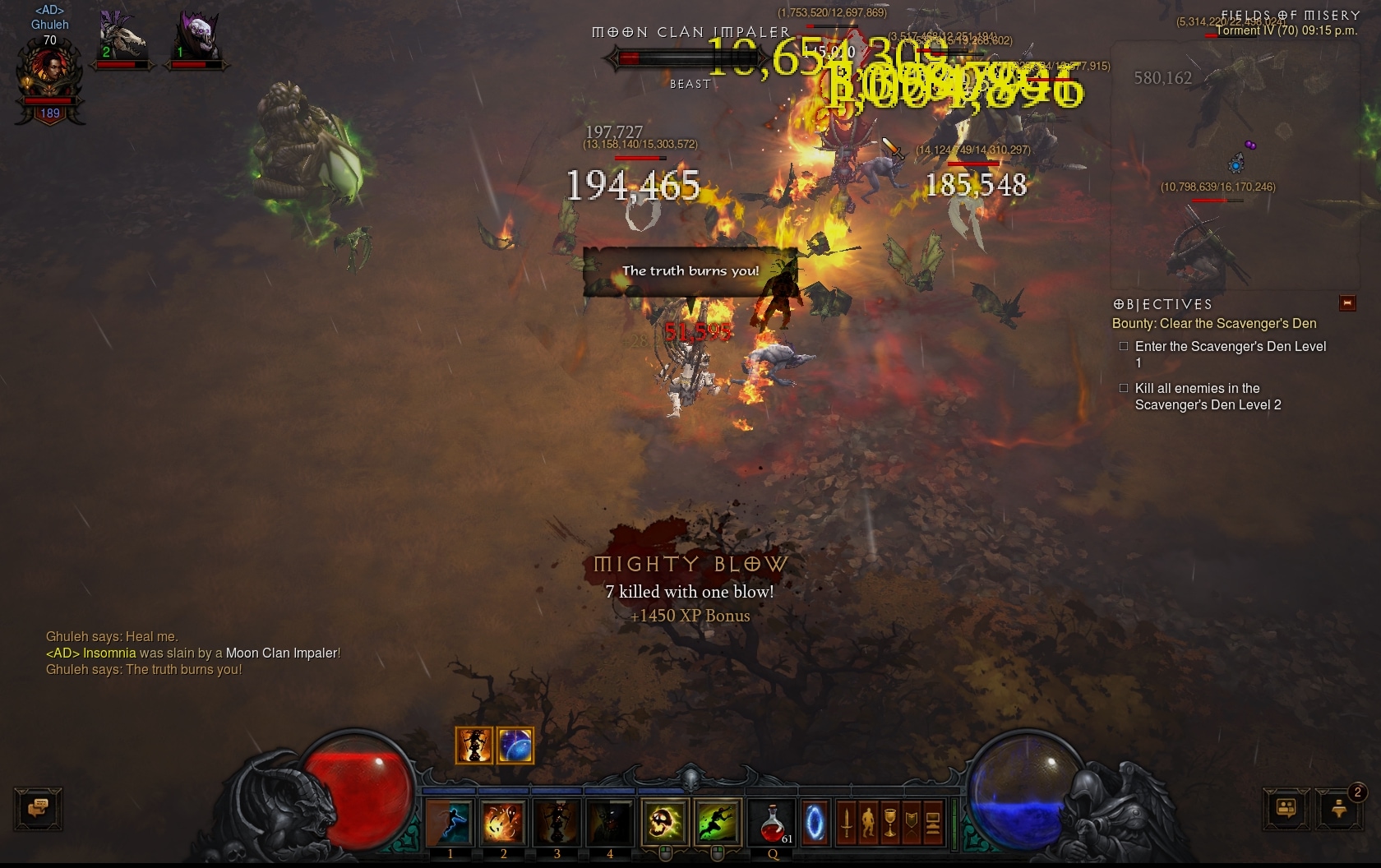Open the chat speech bubble button
Image resolution: width=1381 pixels, height=868 pixels.
click(38, 809)
